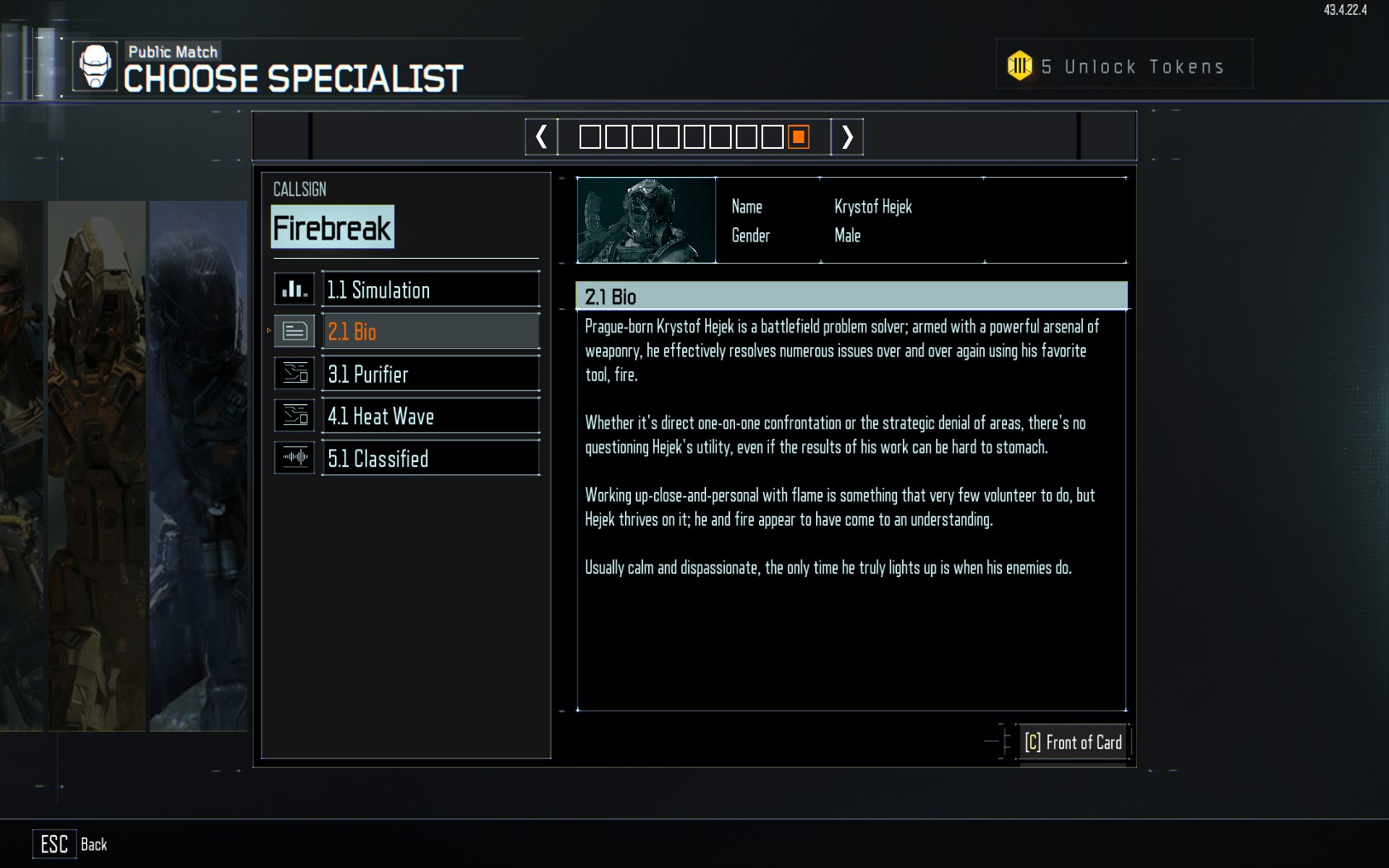
Task: Go to the previous specialist with left arrow
Action: click(x=542, y=137)
